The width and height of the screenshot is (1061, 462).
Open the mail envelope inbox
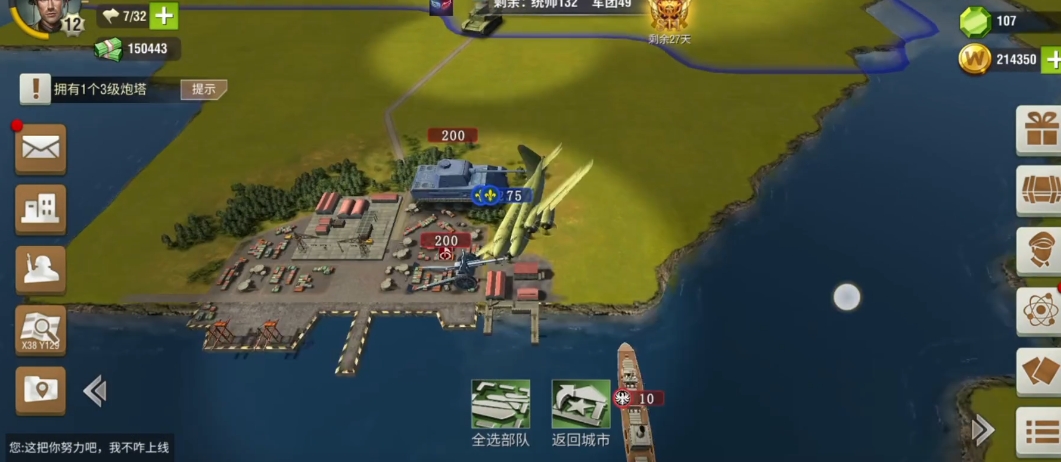tap(40, 149)
